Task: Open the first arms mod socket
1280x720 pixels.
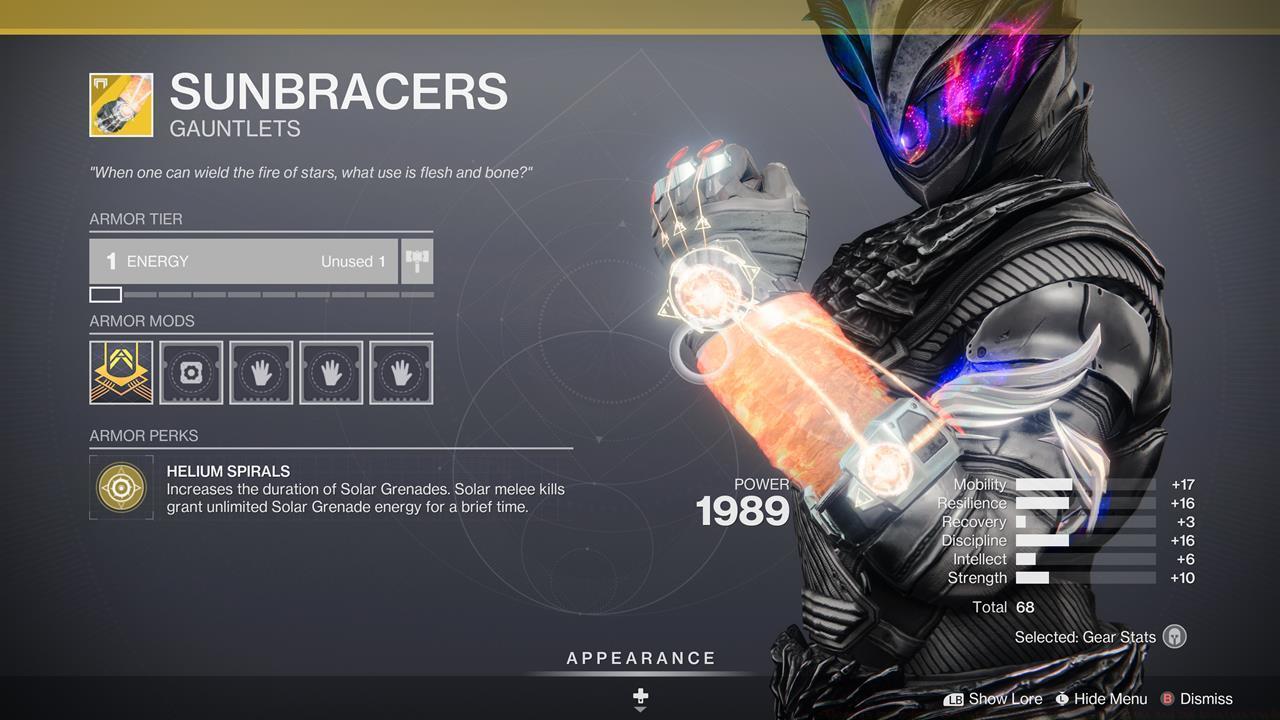Action: [x=260, y=373]
